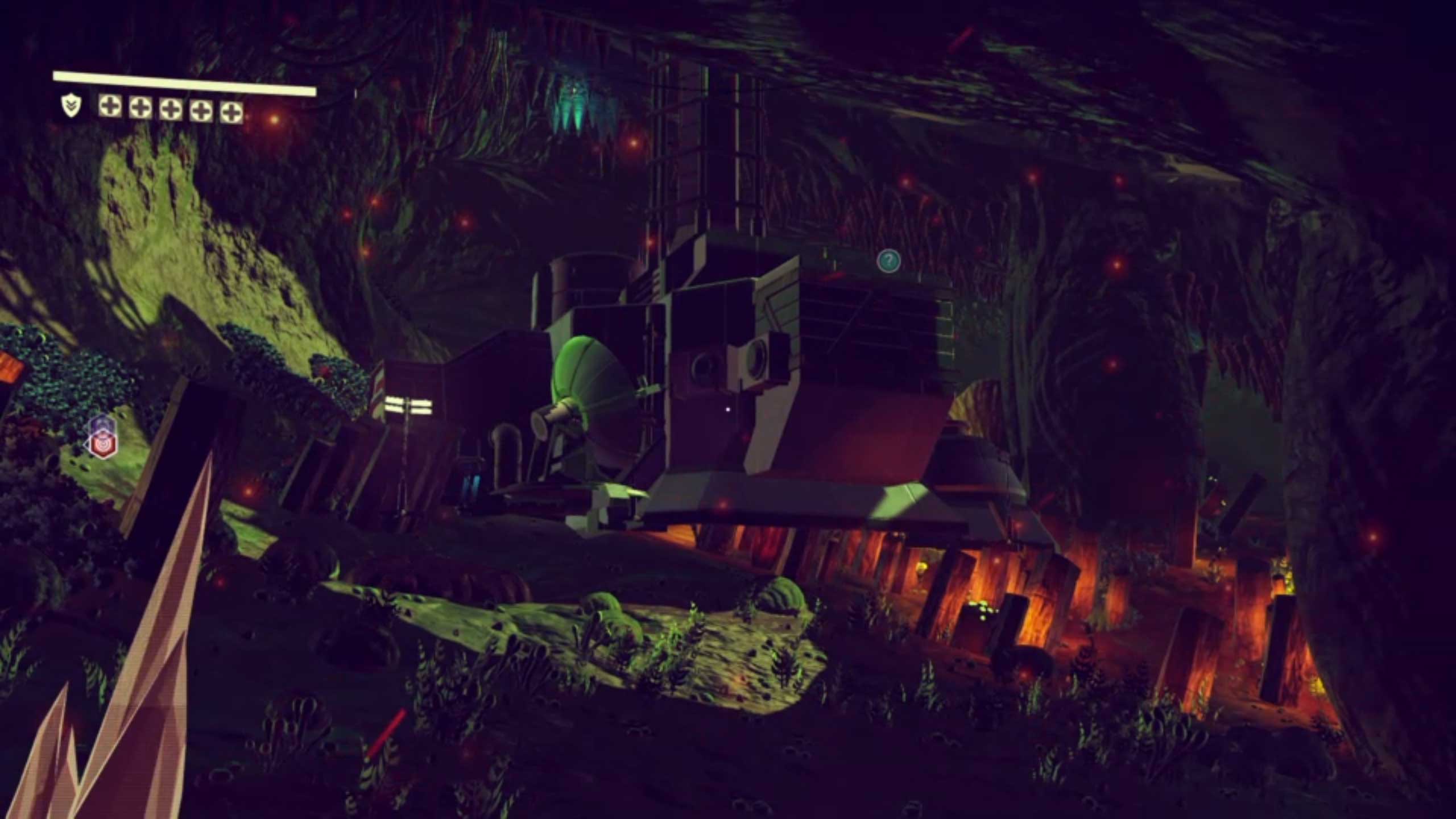This screenshot has height=819, width=1456.
Task: Click the second health cross icon
Action: 139,107
